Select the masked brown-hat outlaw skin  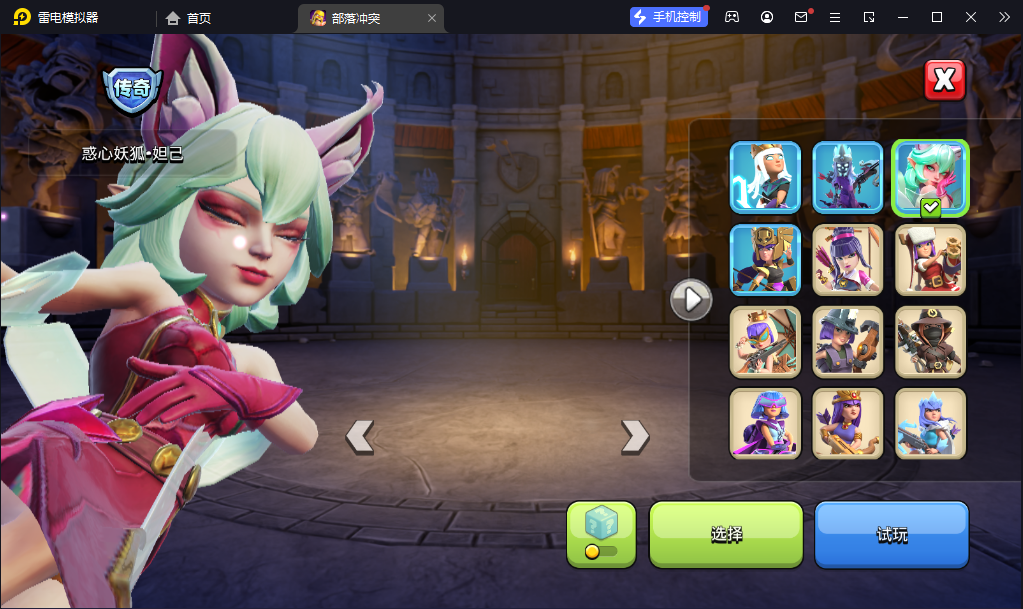930,341
